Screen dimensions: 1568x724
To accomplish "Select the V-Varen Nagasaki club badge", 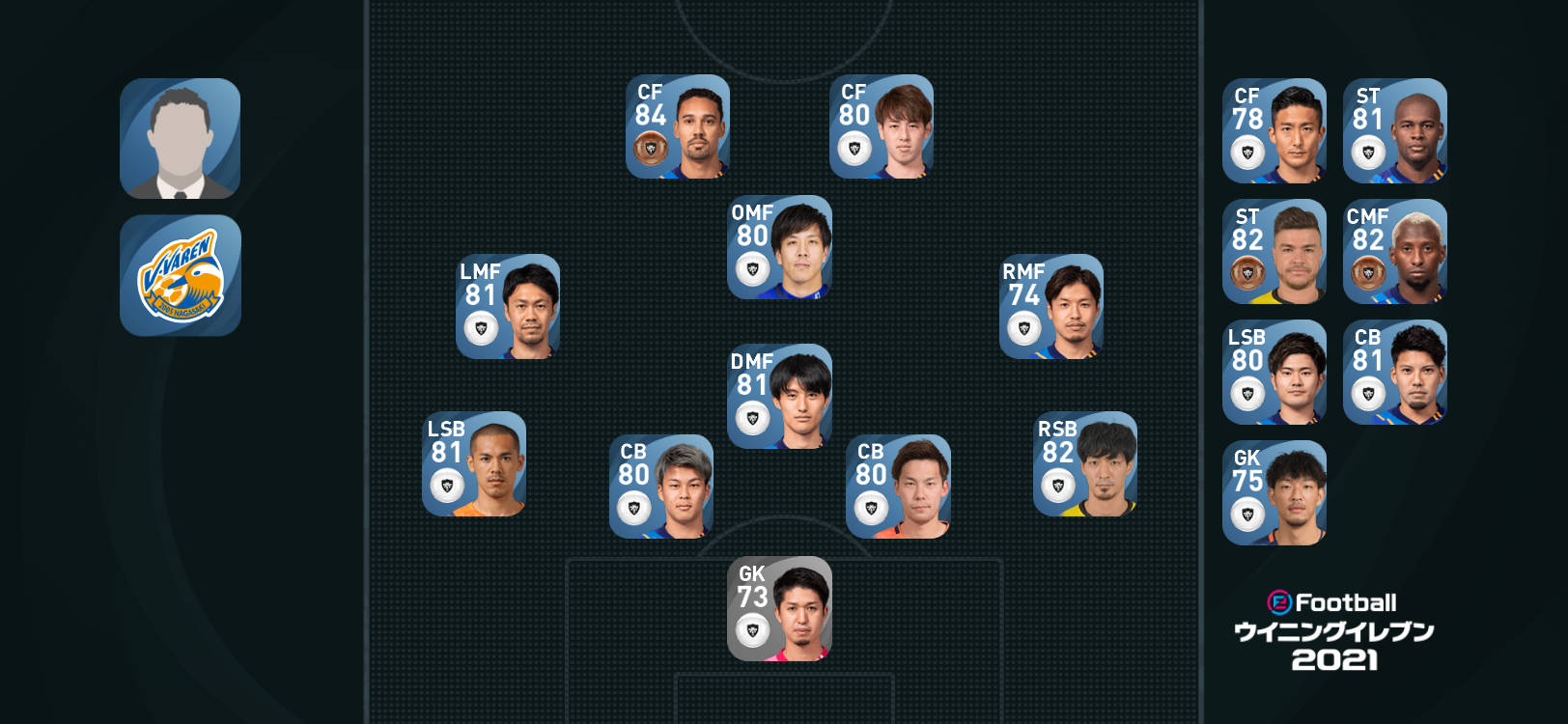I will (180, 275).
